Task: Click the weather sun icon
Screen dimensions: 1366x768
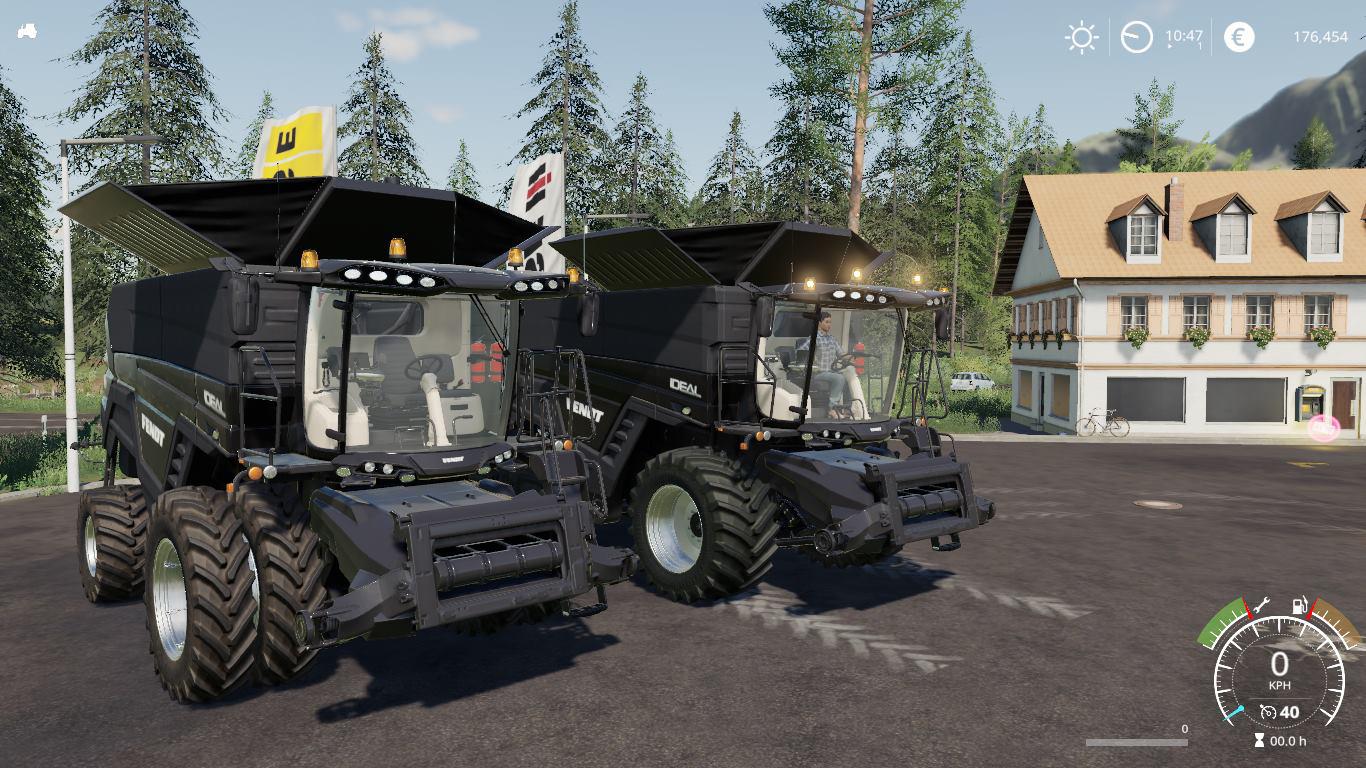Action: coord(1082,37)
